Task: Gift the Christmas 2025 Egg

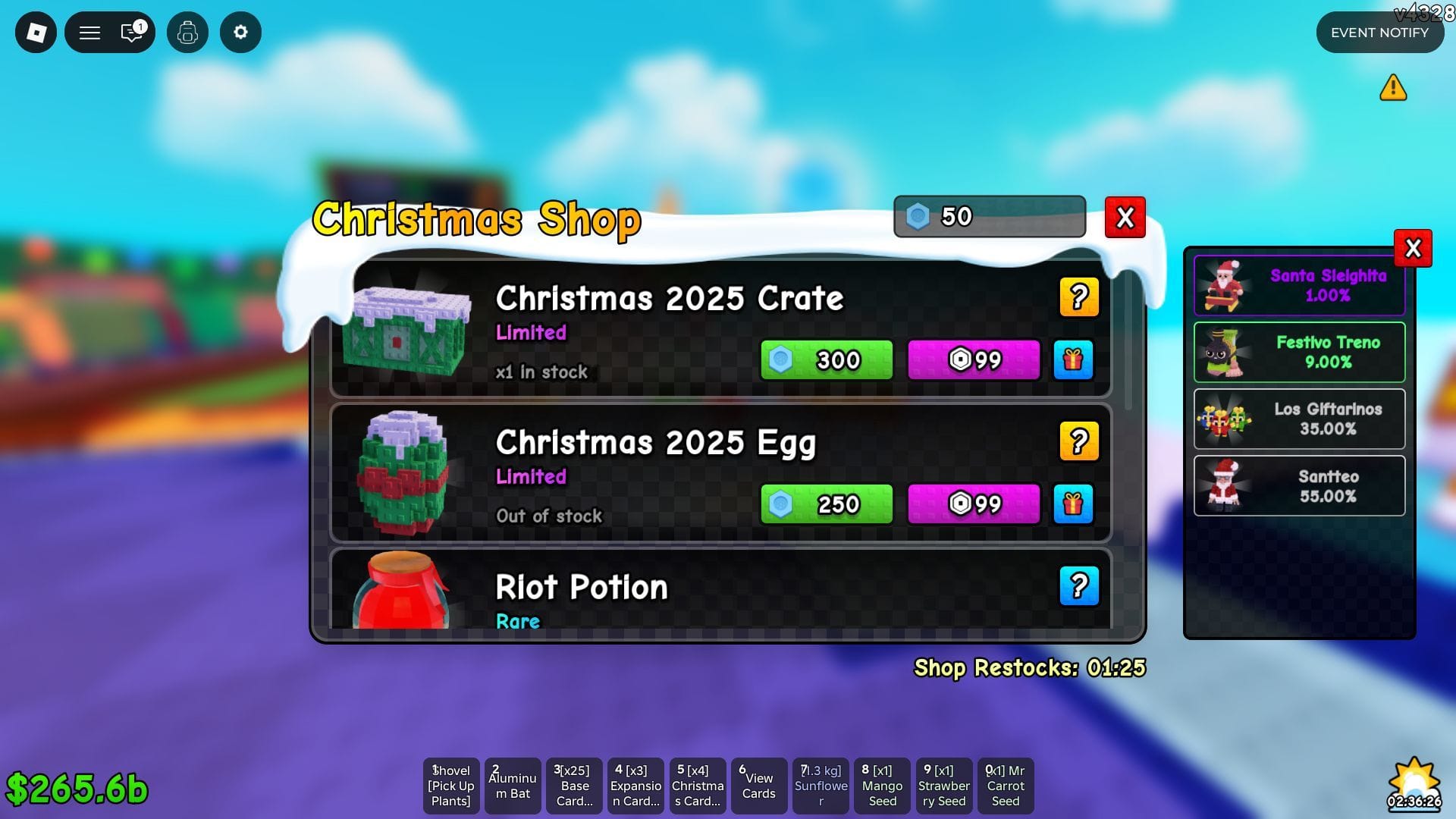Action: pyautogui.click(x=1074, y=504)
